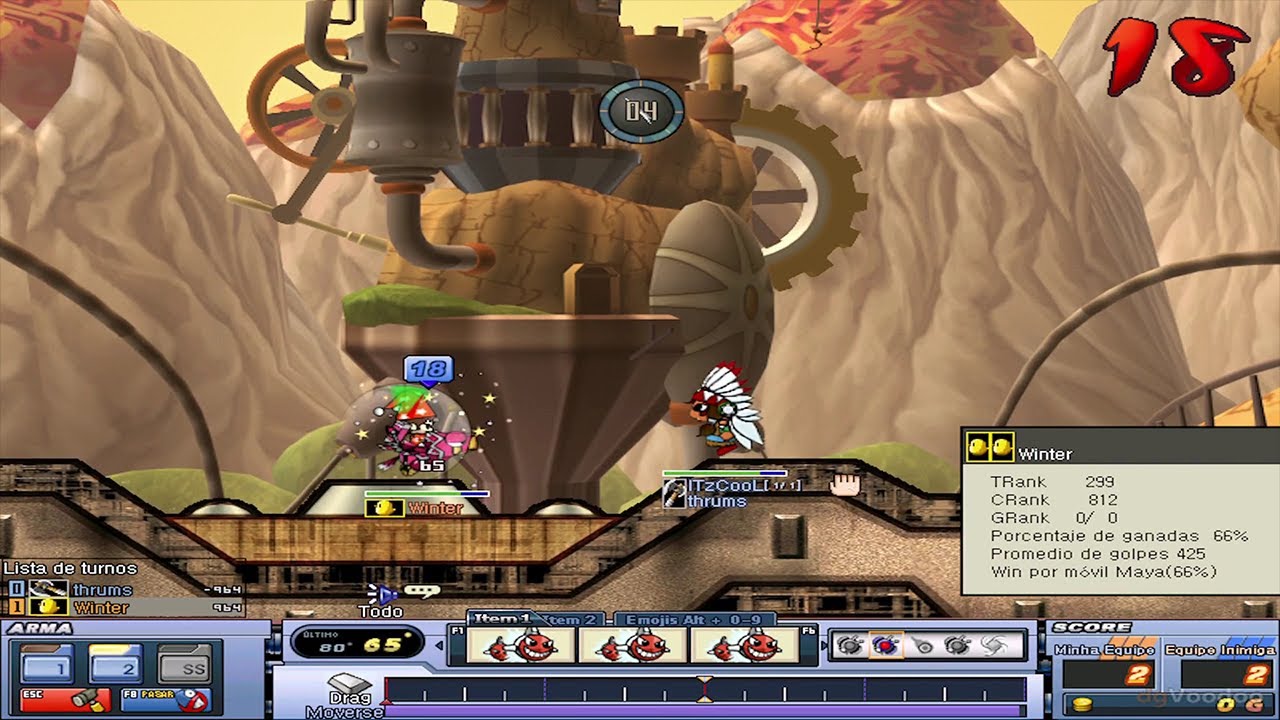Toggle the Todo megaphone chat channel
The image size is (1280, 720).
coord(381,594)
